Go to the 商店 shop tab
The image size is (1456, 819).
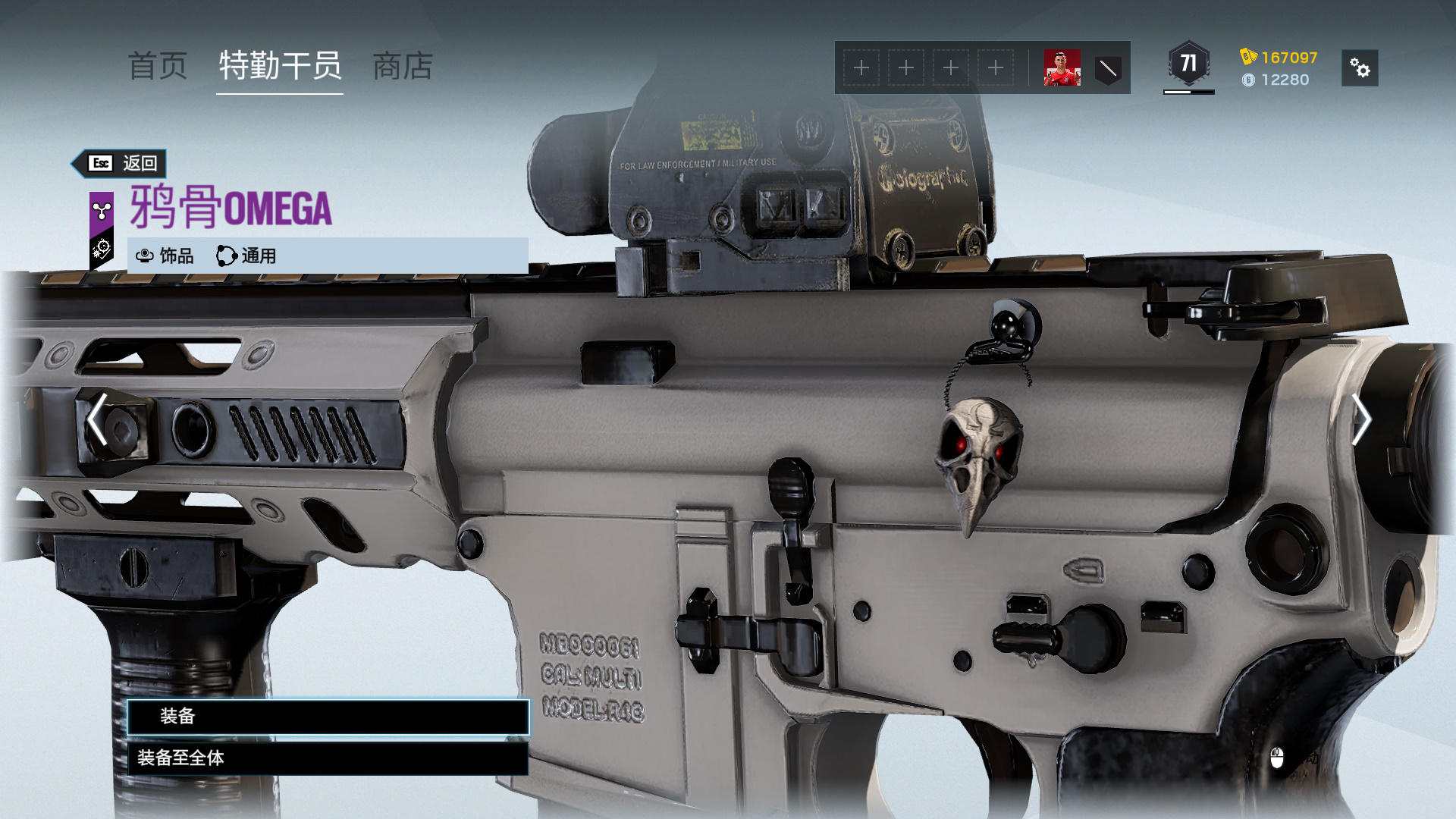[403, 67]
